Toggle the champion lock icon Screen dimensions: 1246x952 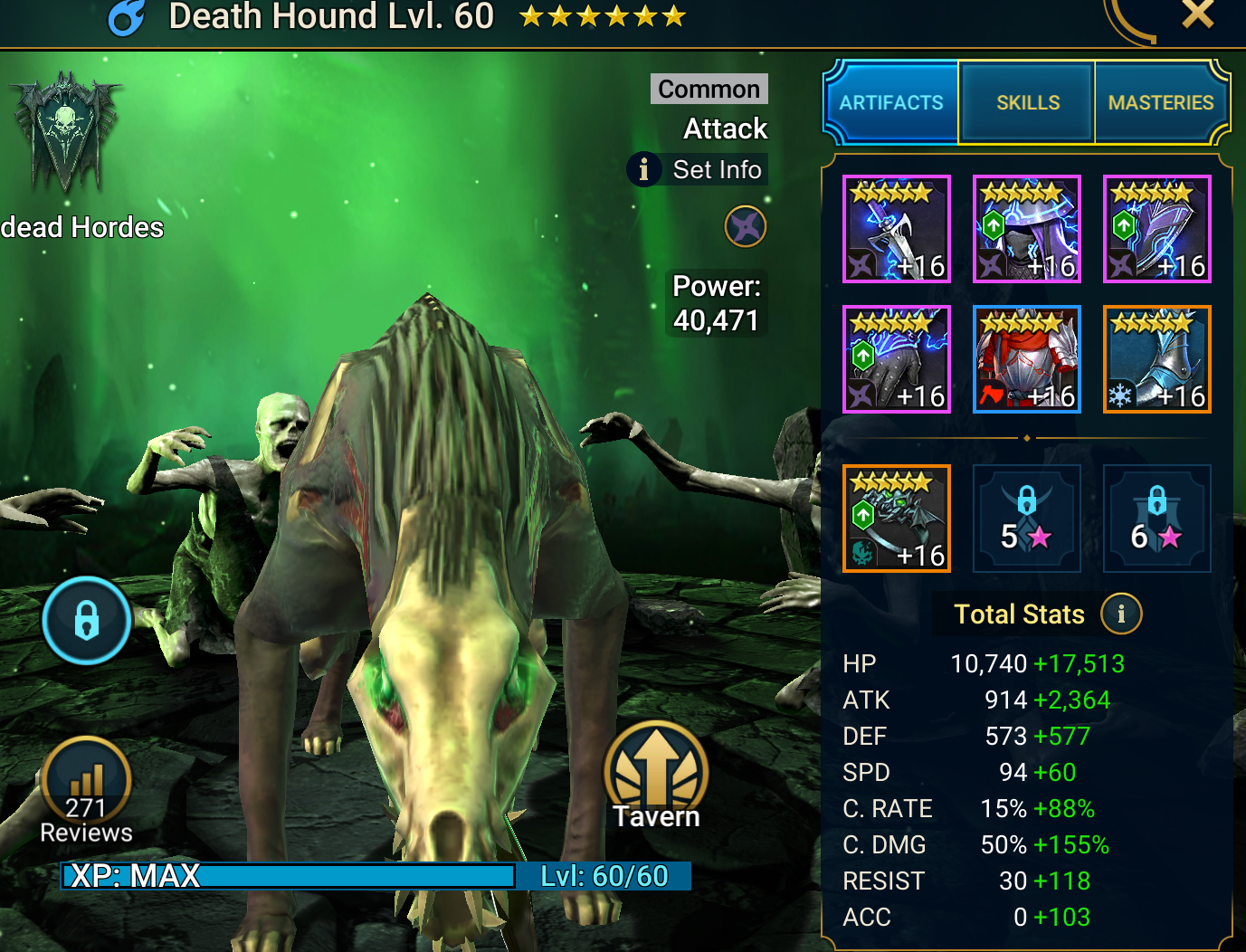[86, 621]
